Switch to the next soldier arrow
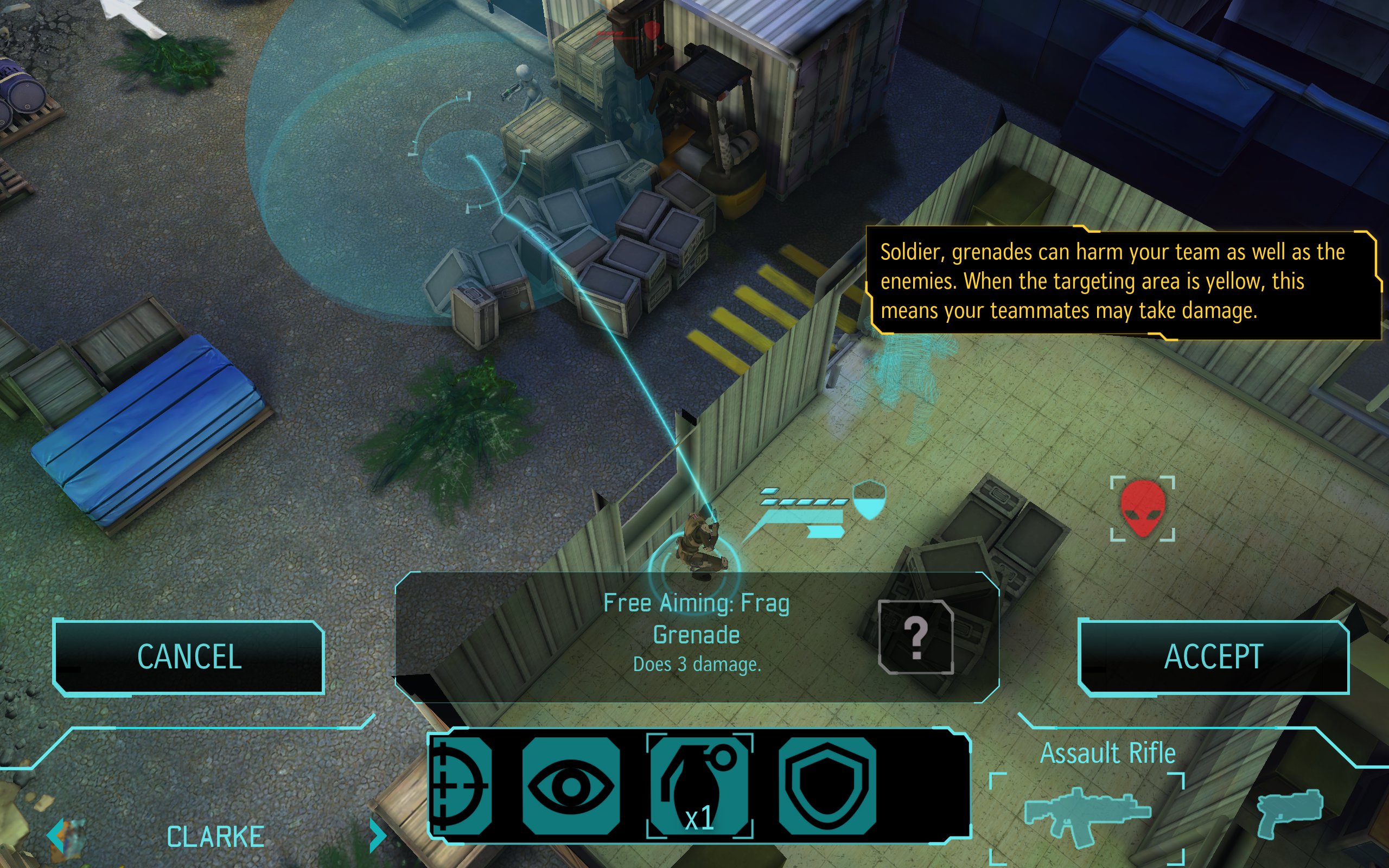 point(377,835)
